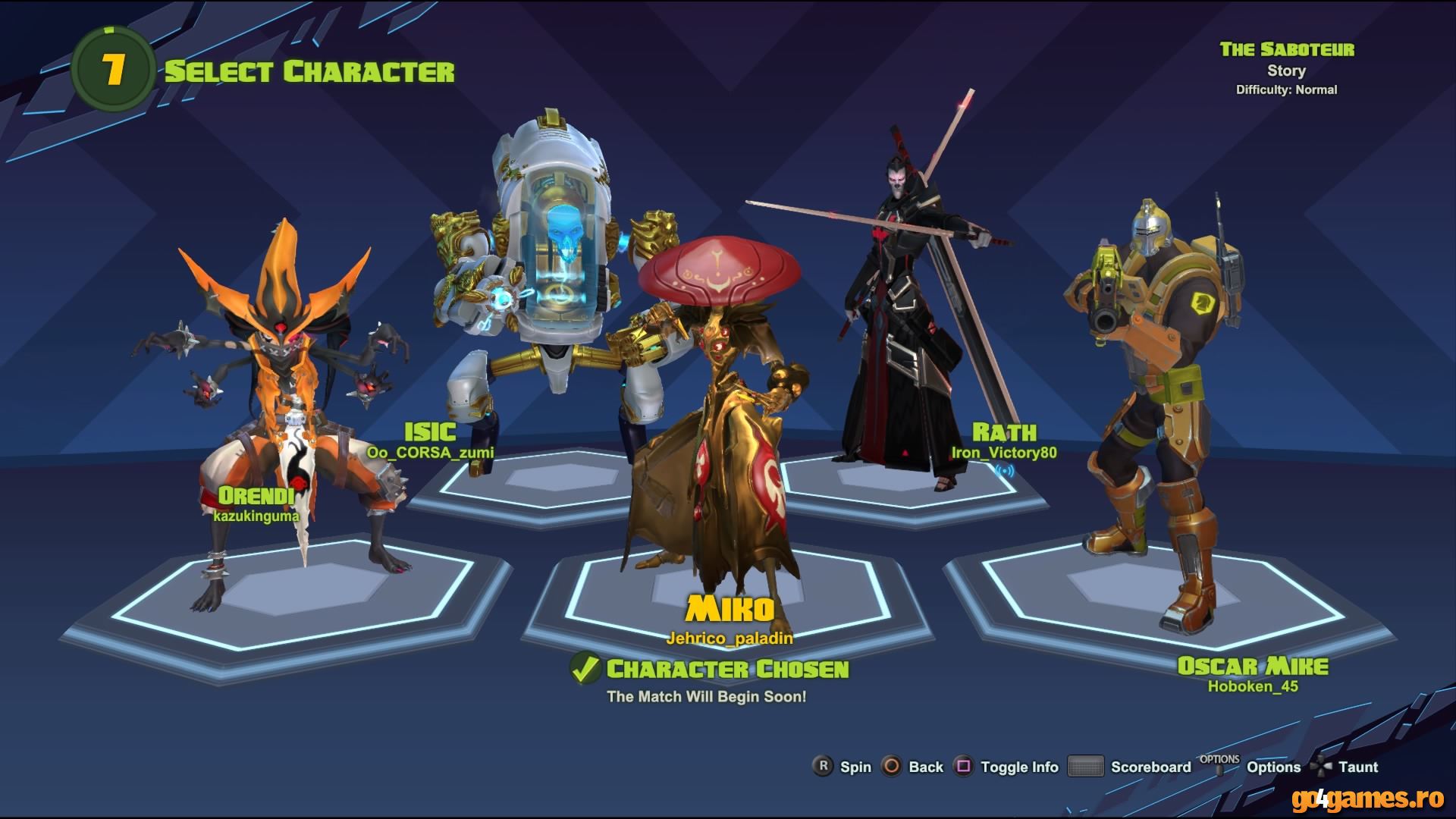Select the Story mode label

pos(1287,71)
